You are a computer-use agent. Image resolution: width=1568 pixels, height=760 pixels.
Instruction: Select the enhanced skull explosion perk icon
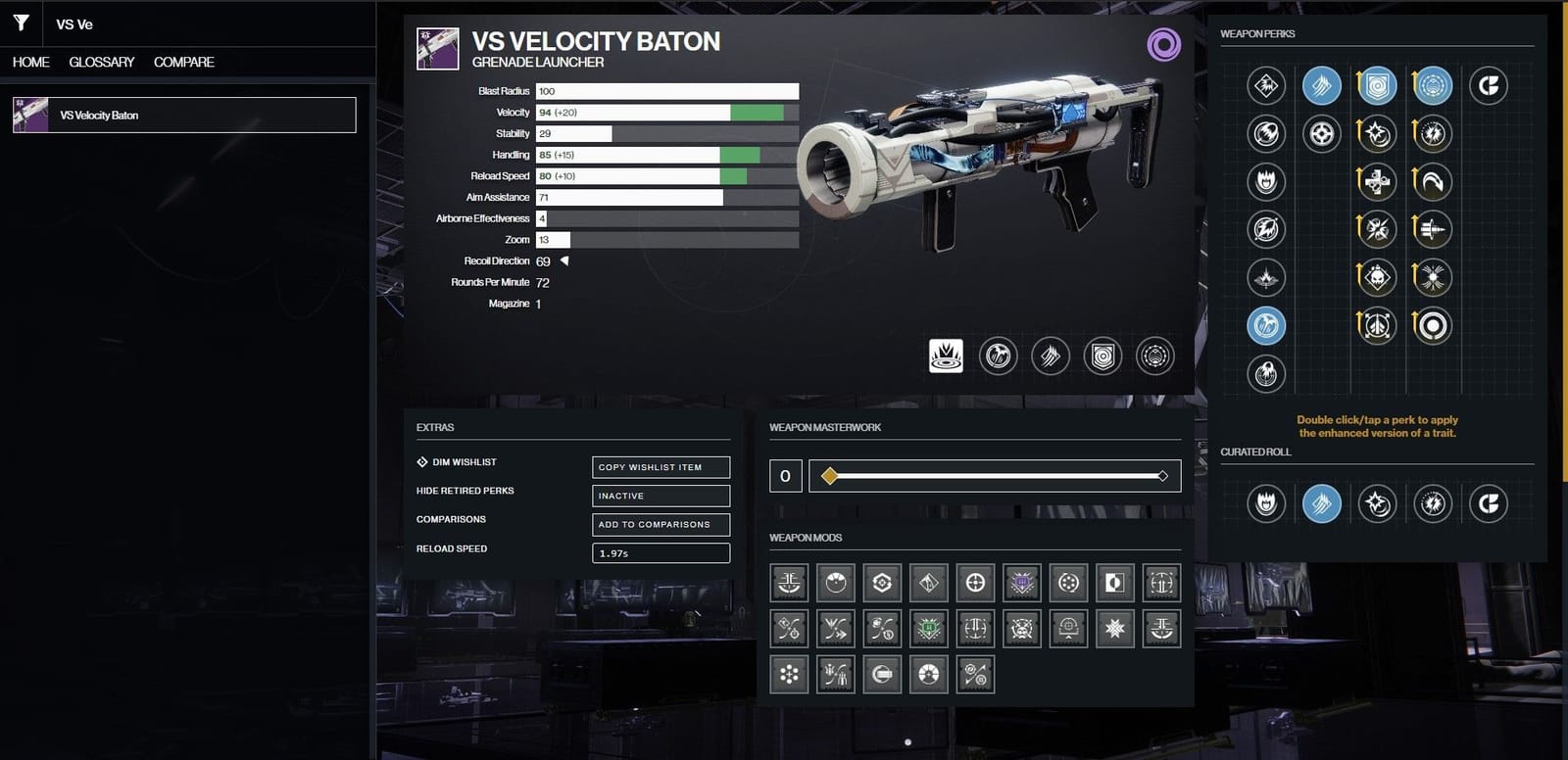[x=1375, y=275]
